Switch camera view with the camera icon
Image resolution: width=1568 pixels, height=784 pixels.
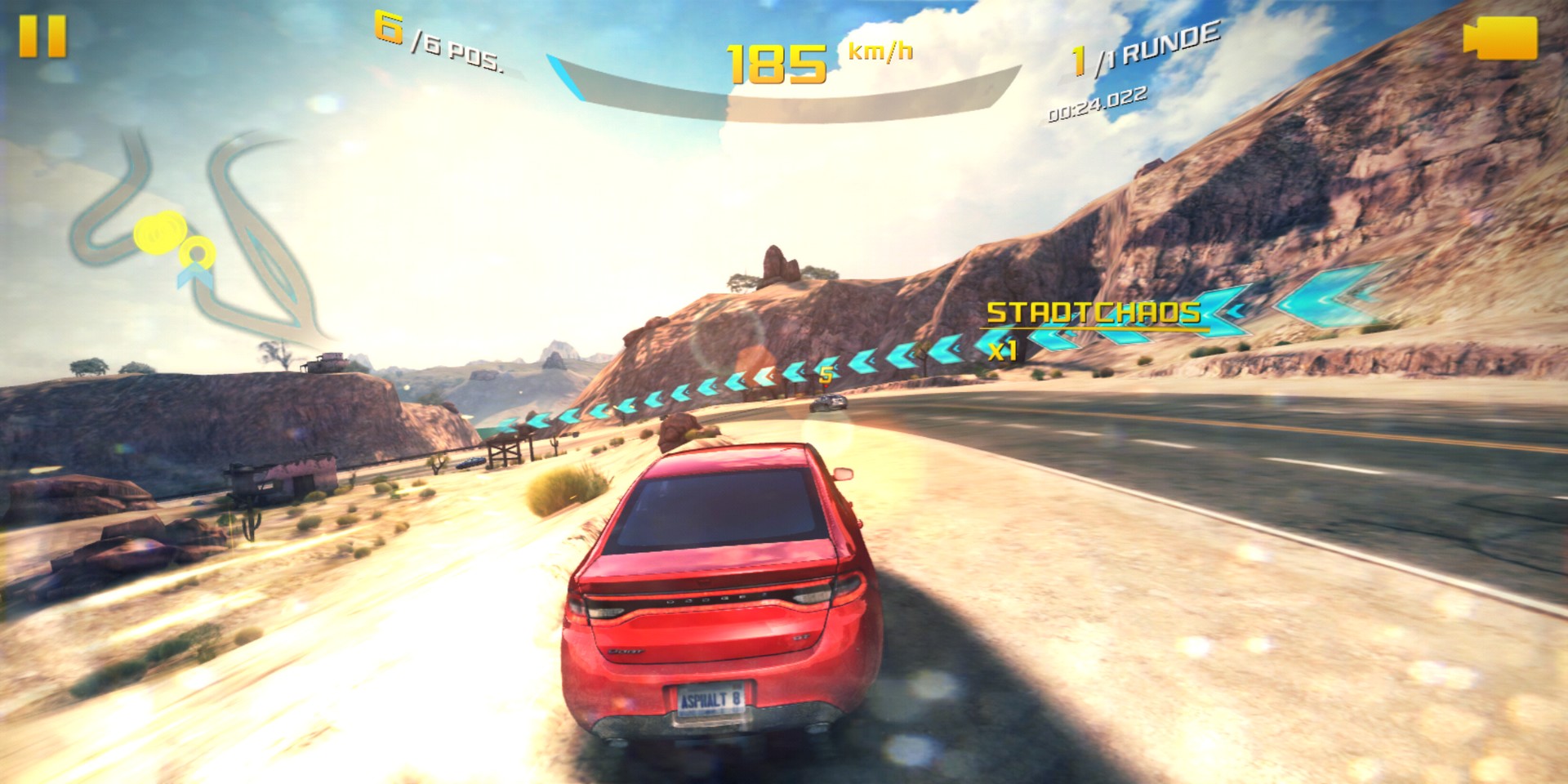click(x=1500, y=38)
